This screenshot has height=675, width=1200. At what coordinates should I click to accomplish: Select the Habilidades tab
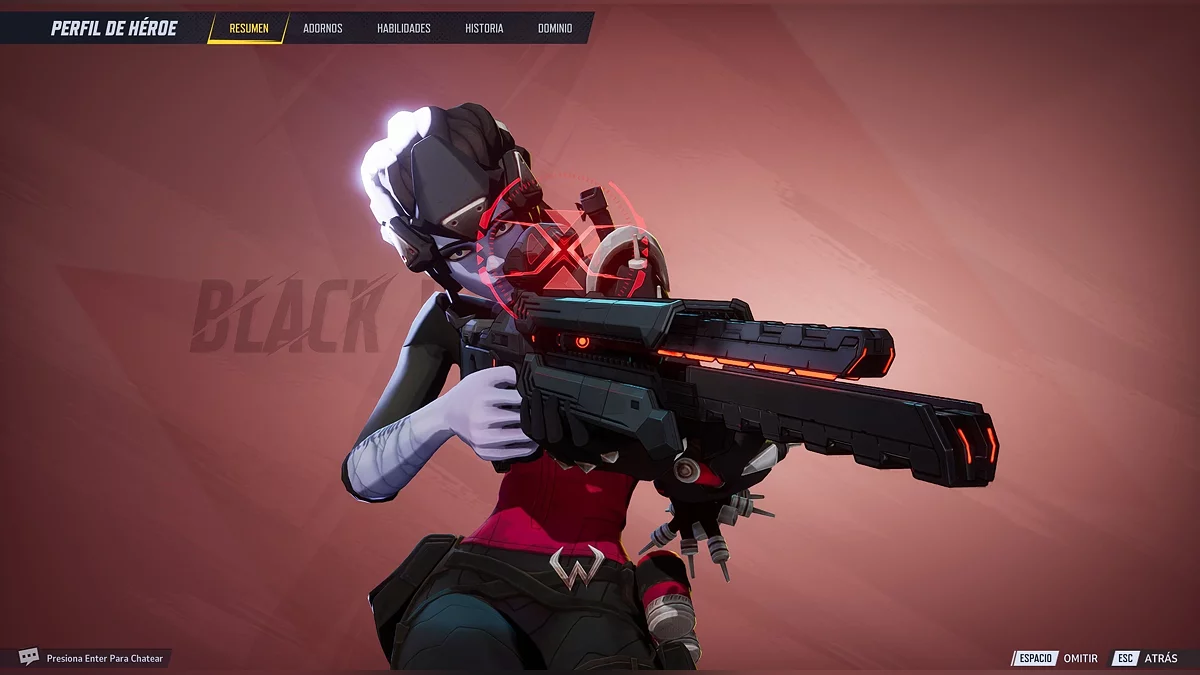(403, 28)
